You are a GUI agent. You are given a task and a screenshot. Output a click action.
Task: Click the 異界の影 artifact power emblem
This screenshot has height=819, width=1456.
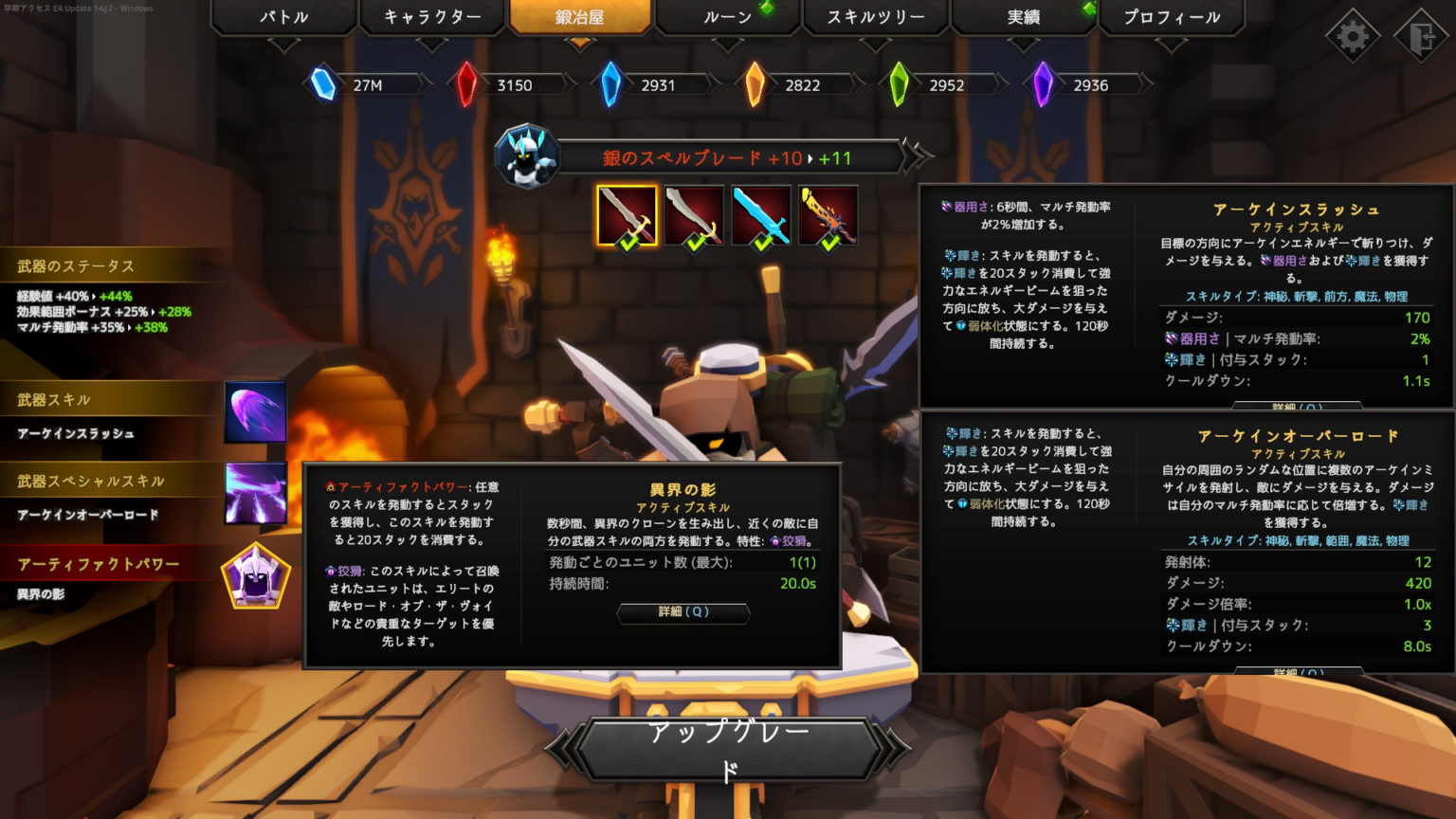pos(254,576)
